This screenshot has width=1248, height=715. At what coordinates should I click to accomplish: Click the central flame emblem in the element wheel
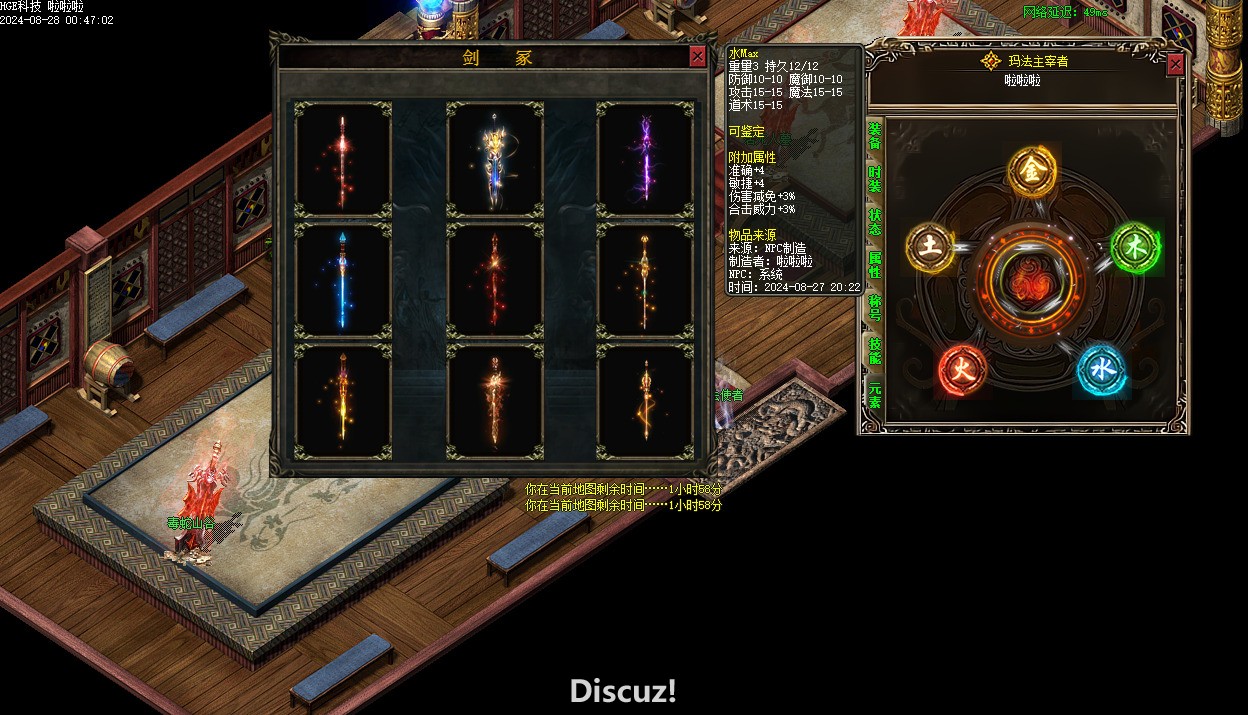[x=1031, y=285]
